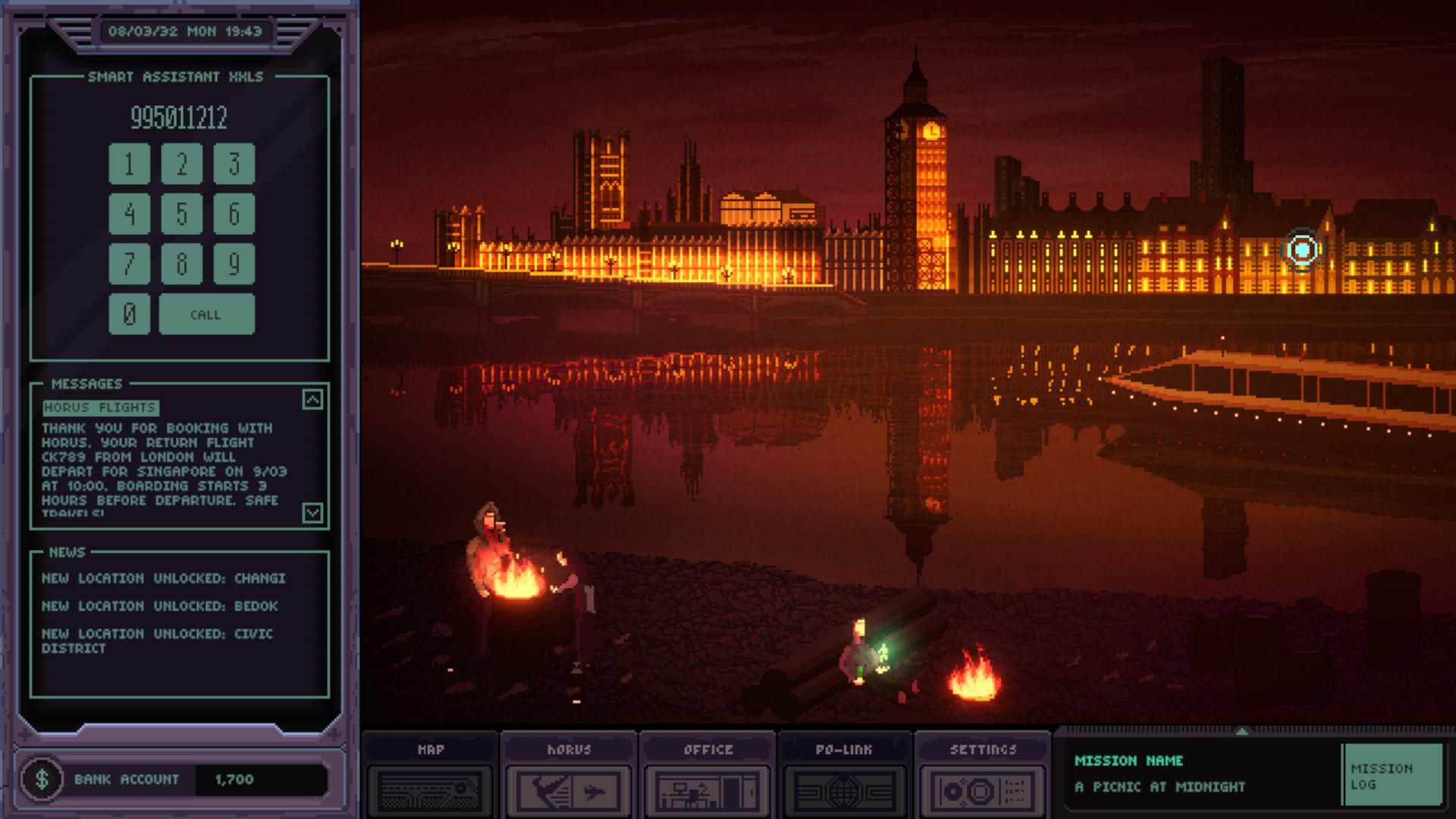Hit the 4 key on the keypad
This screenshot has width=1456, height=819.
(129, 214)
